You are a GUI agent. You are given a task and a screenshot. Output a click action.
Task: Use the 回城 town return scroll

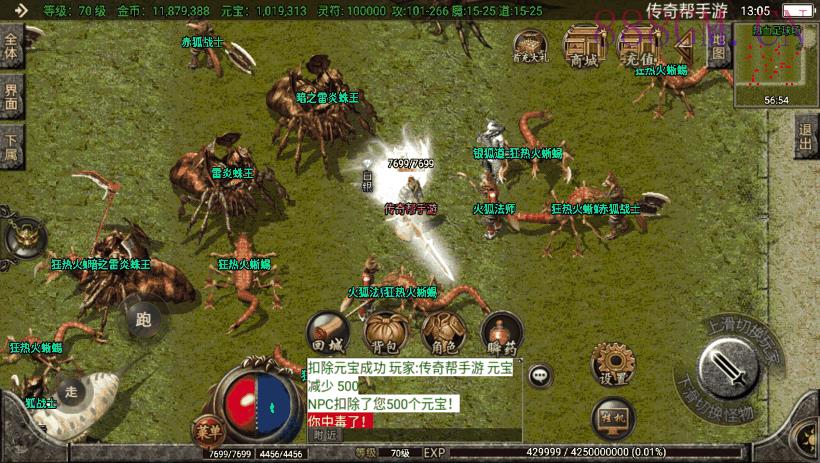pos(328,333)
